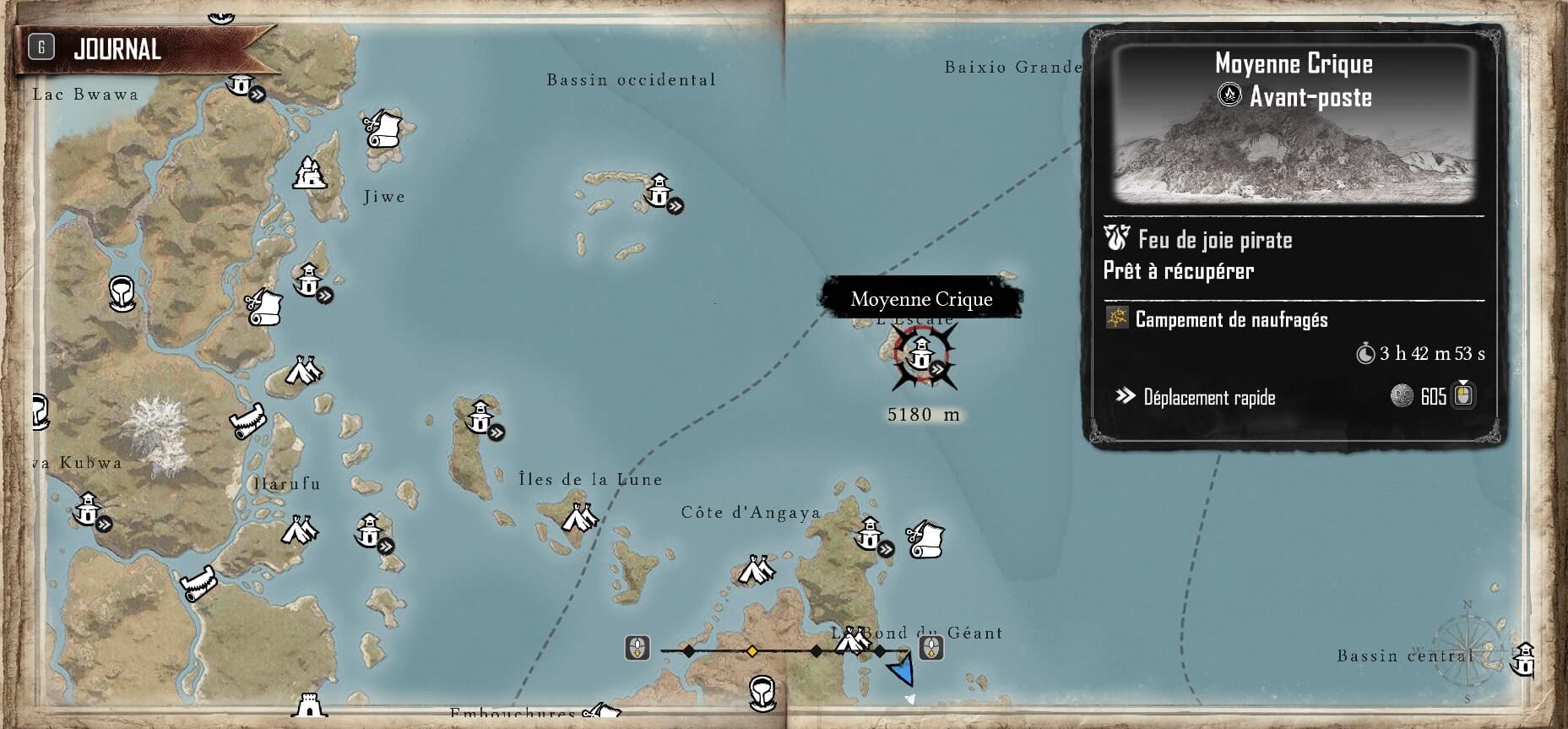This screenshot has width=1568, height=729.
Task: Select the Feu de joie pirate entry
Action: tap(1214, 241)
